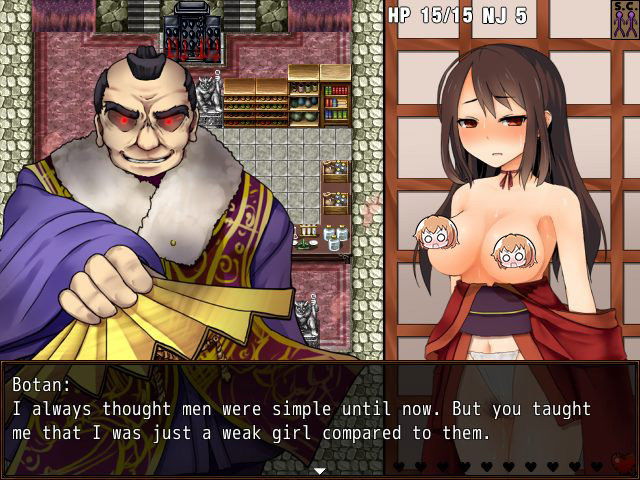Click the dialogue continue arrow
Screen dimensions: 640x480
pos(319,469)
